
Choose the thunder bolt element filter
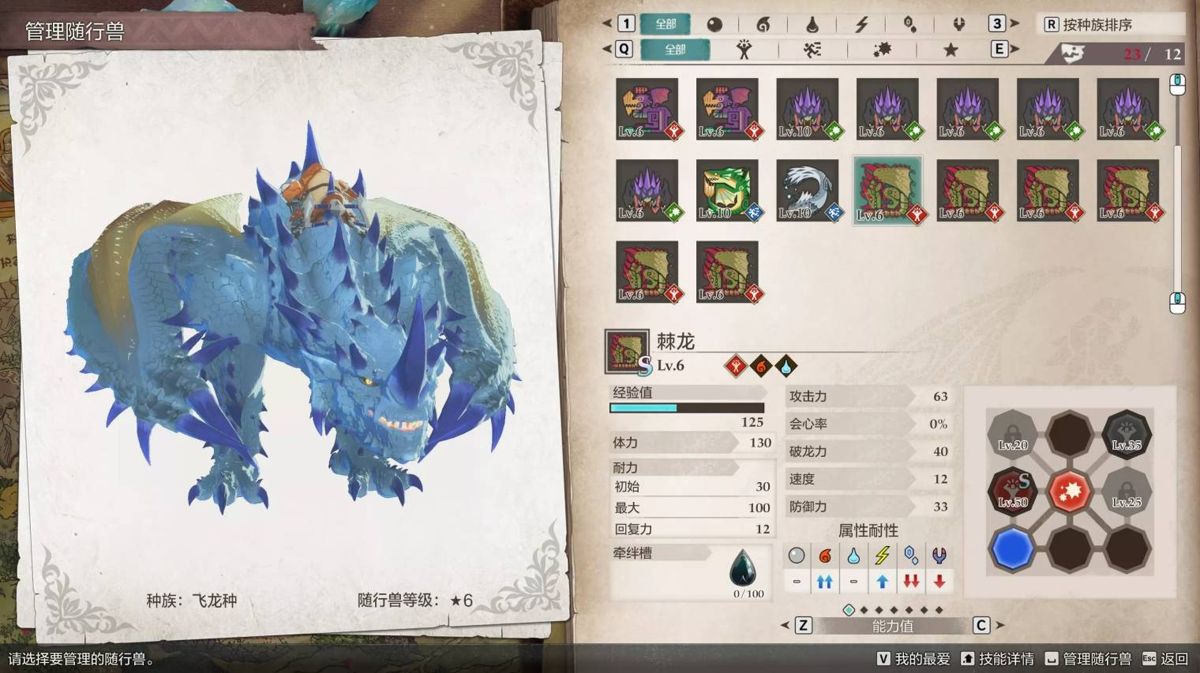[x=860, y=24]
